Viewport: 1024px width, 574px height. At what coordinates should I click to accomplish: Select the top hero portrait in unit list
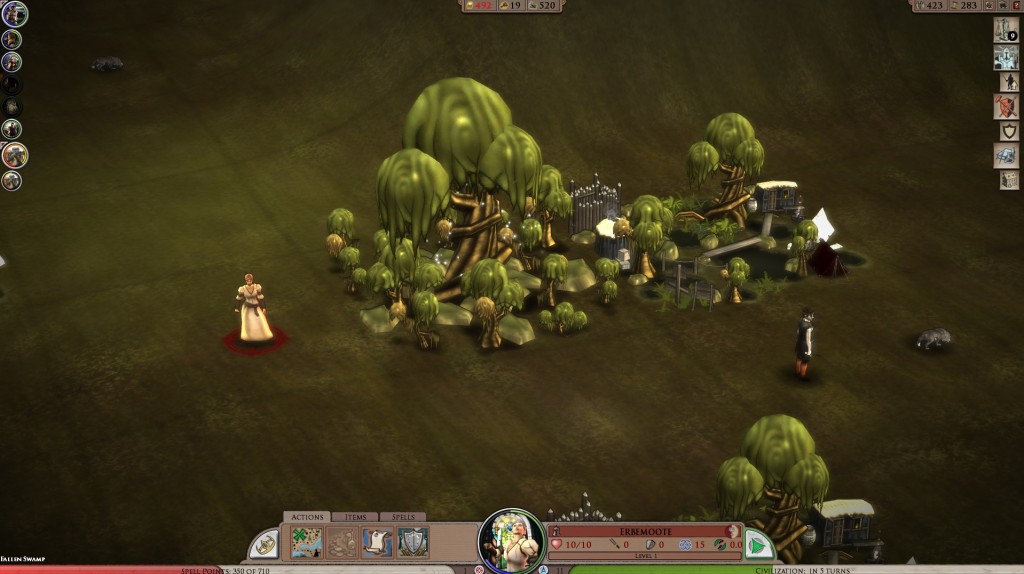click(14, 14)
